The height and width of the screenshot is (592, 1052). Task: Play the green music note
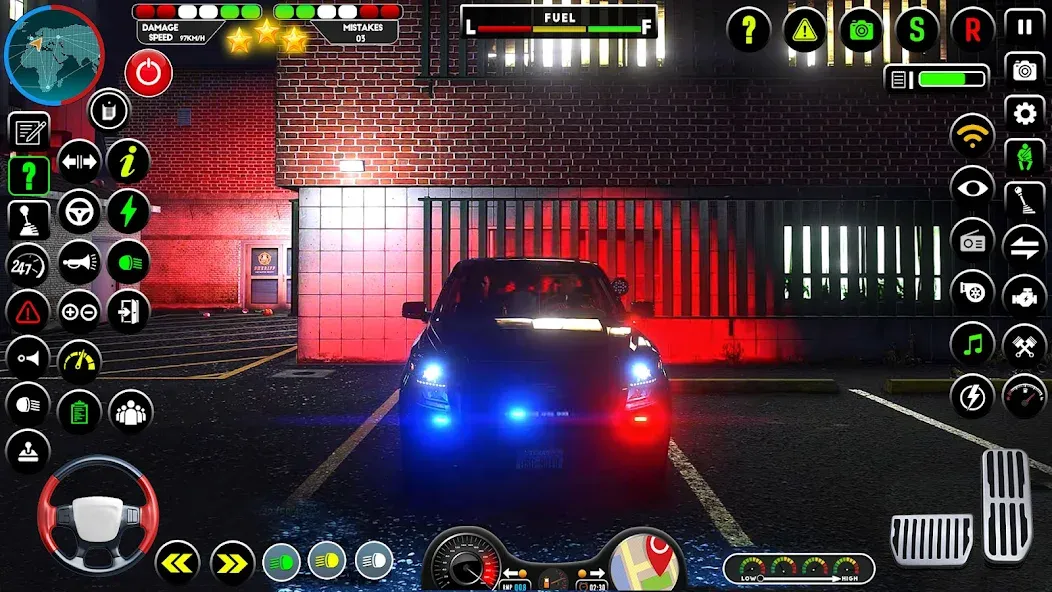(972, 345)
